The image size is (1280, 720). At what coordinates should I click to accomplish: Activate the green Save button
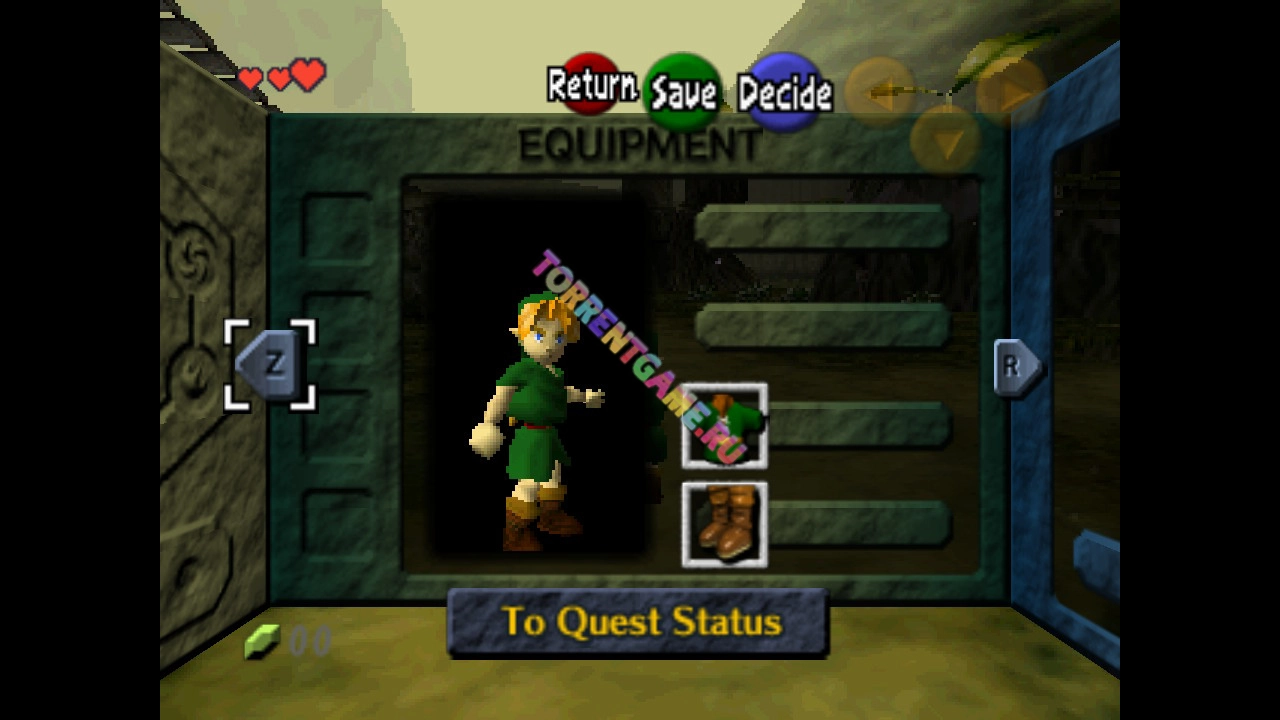click(684, 93)
